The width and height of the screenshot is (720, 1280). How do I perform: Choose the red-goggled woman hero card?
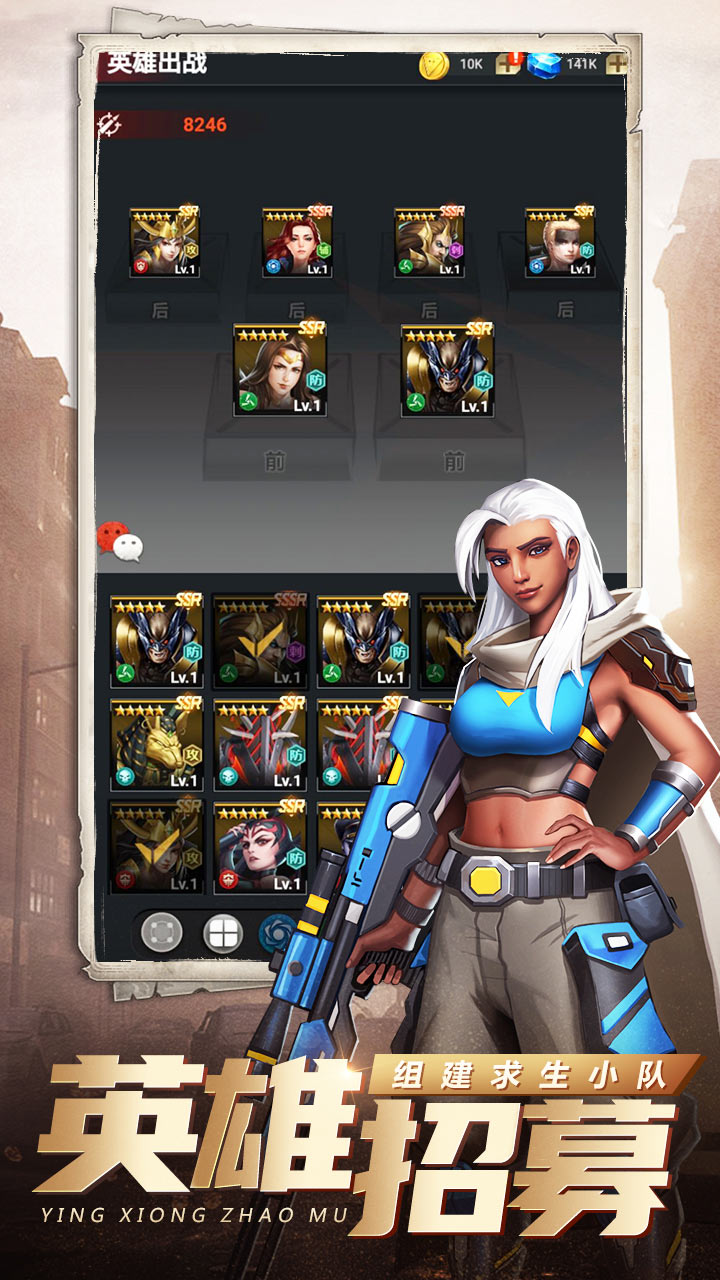click(260, 847)
